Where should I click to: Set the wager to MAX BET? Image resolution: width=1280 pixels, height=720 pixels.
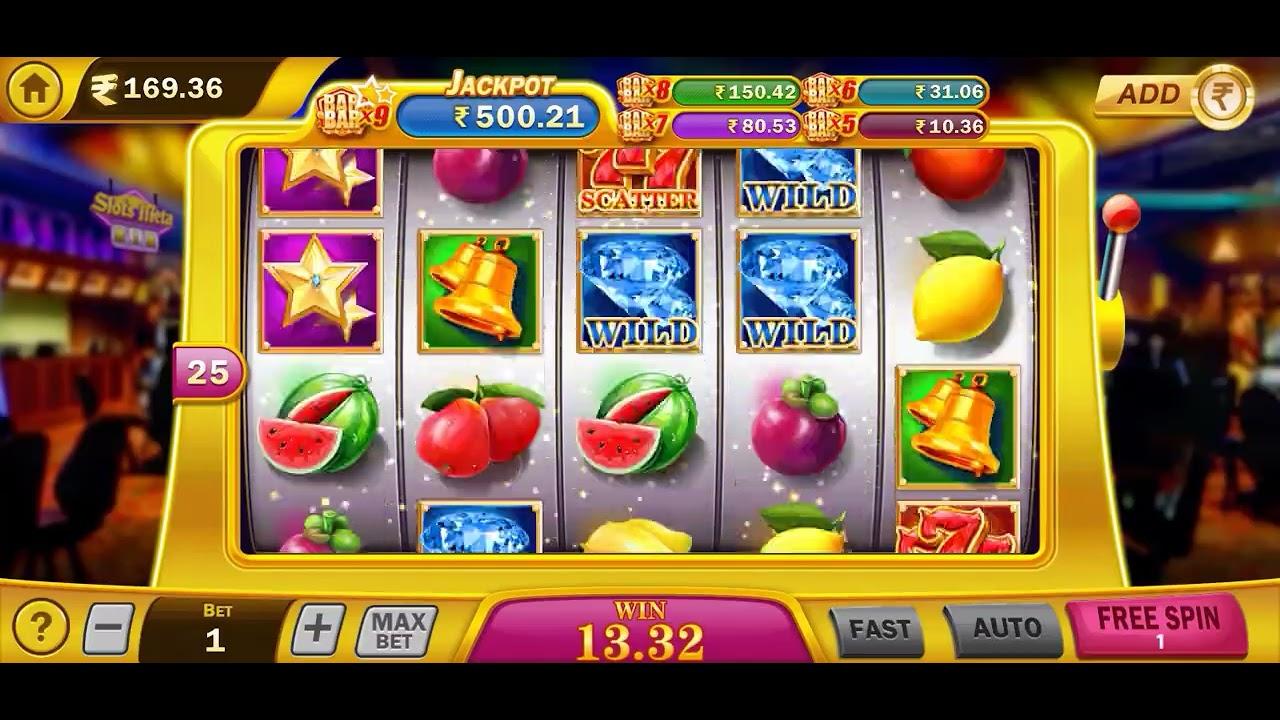click(396, 631)
